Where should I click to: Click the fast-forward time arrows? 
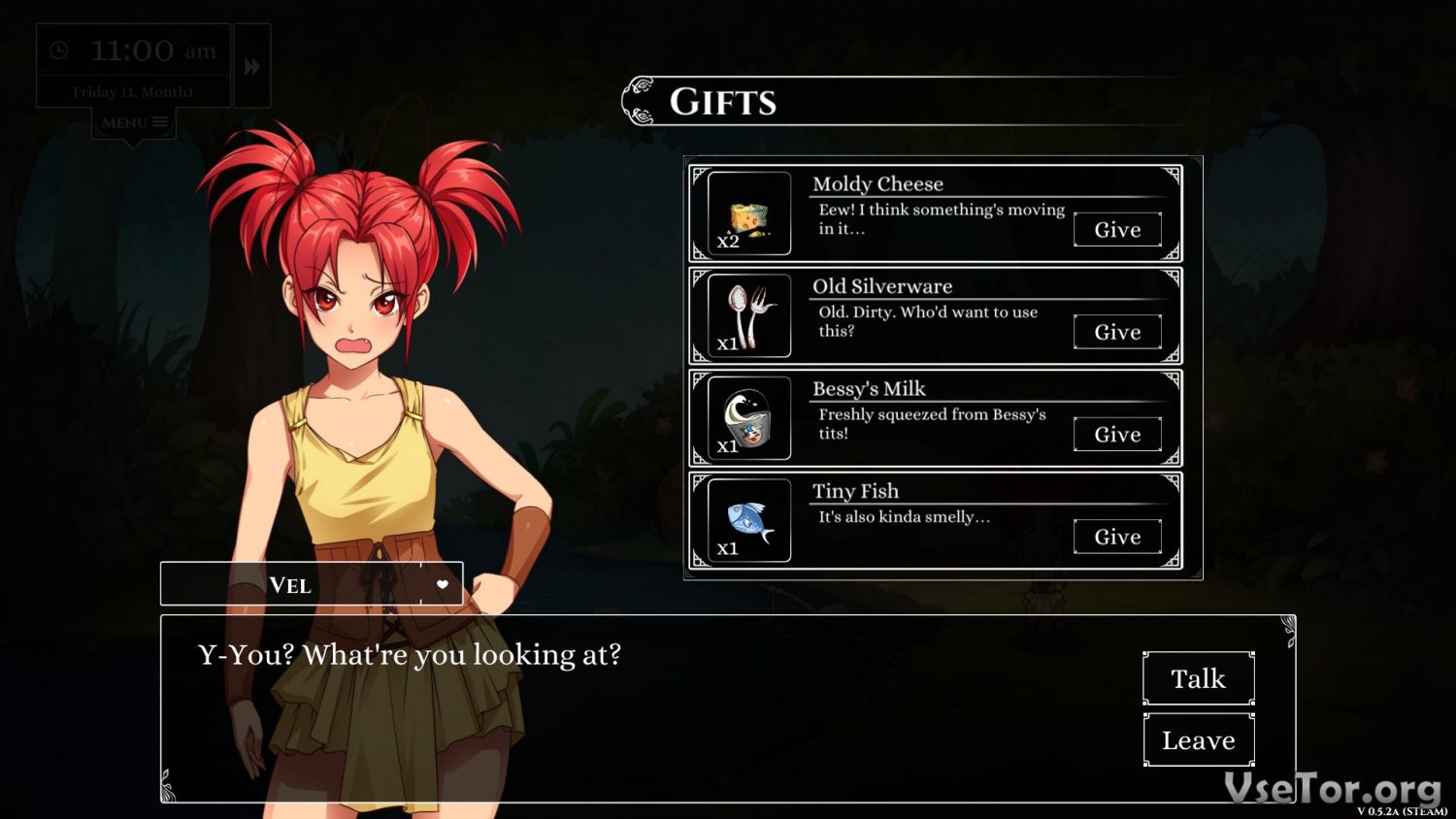coord(252,67)
